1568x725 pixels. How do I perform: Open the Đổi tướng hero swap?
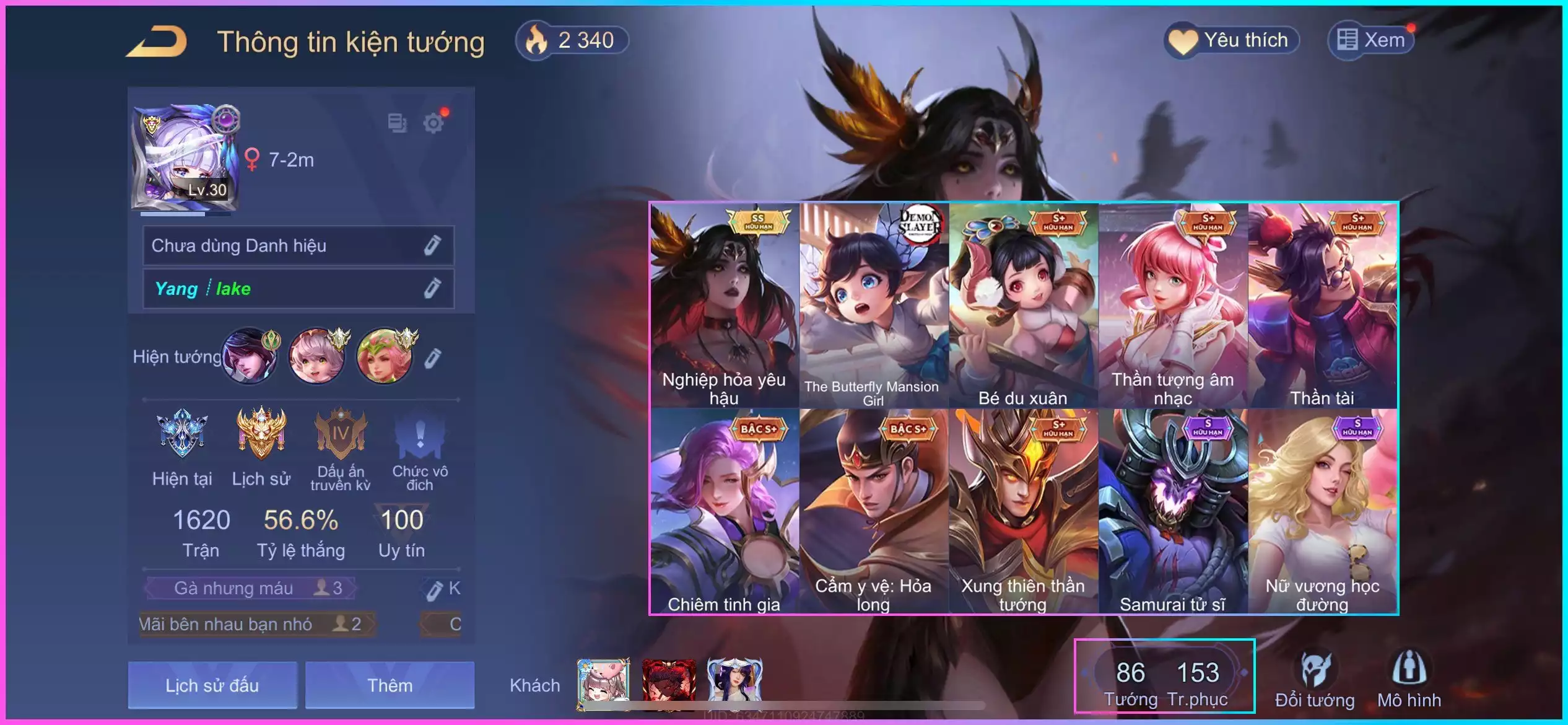pos(1315,680)
